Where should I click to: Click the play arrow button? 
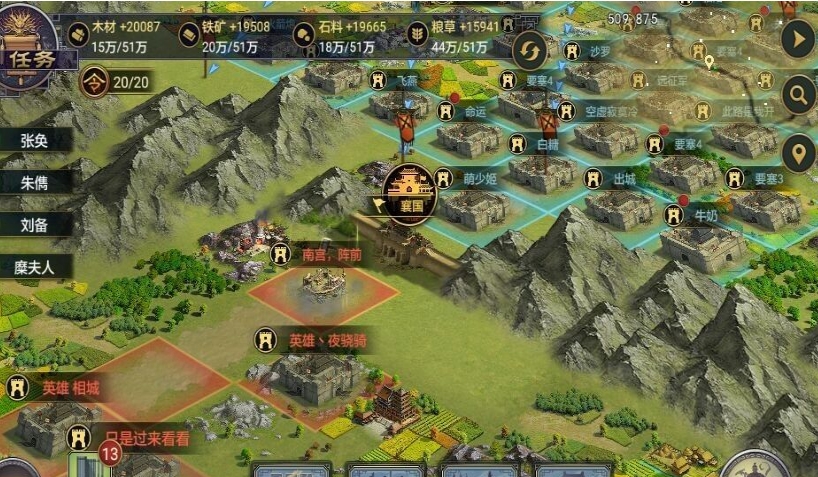(x=797, y=40)
